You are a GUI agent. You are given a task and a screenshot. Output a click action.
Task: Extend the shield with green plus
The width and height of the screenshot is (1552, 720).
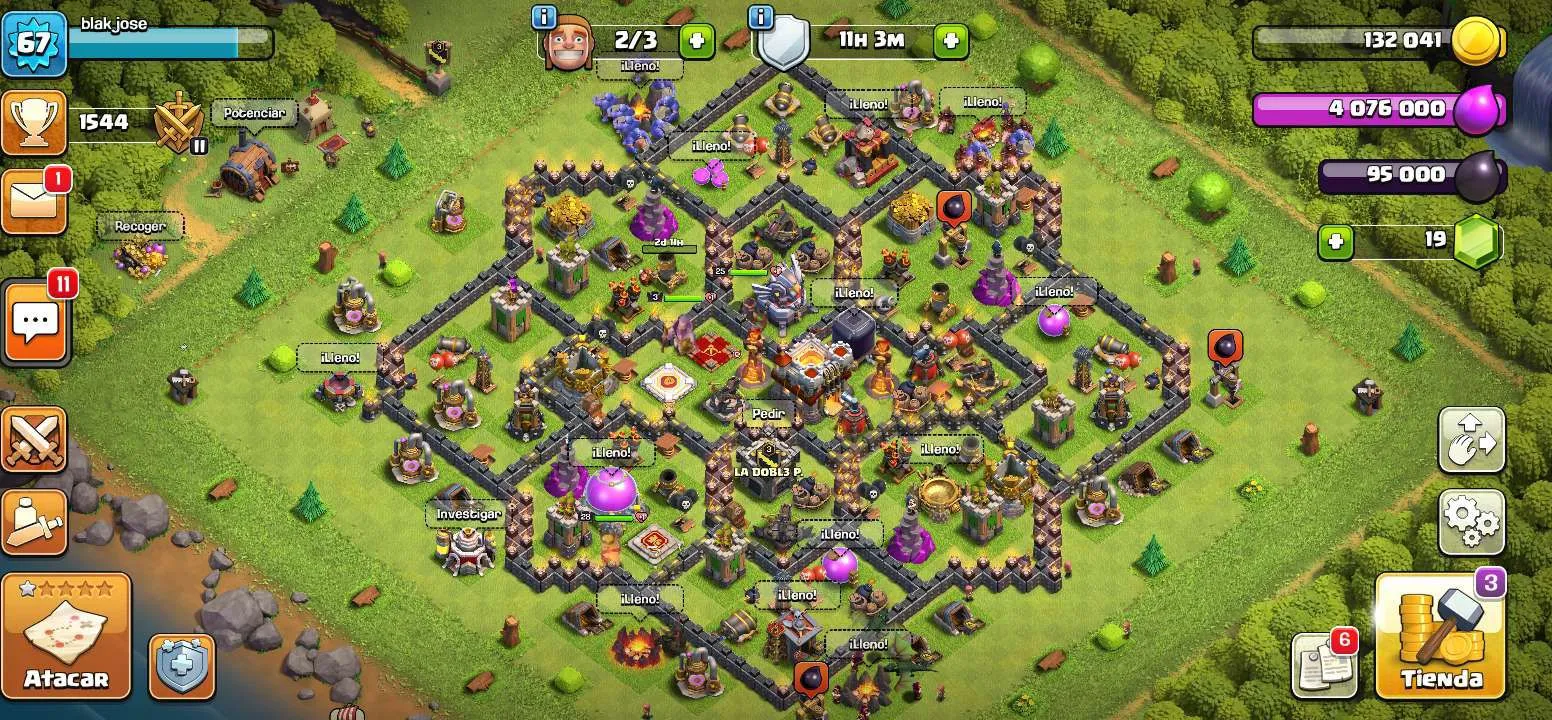[x=950, y=41]
